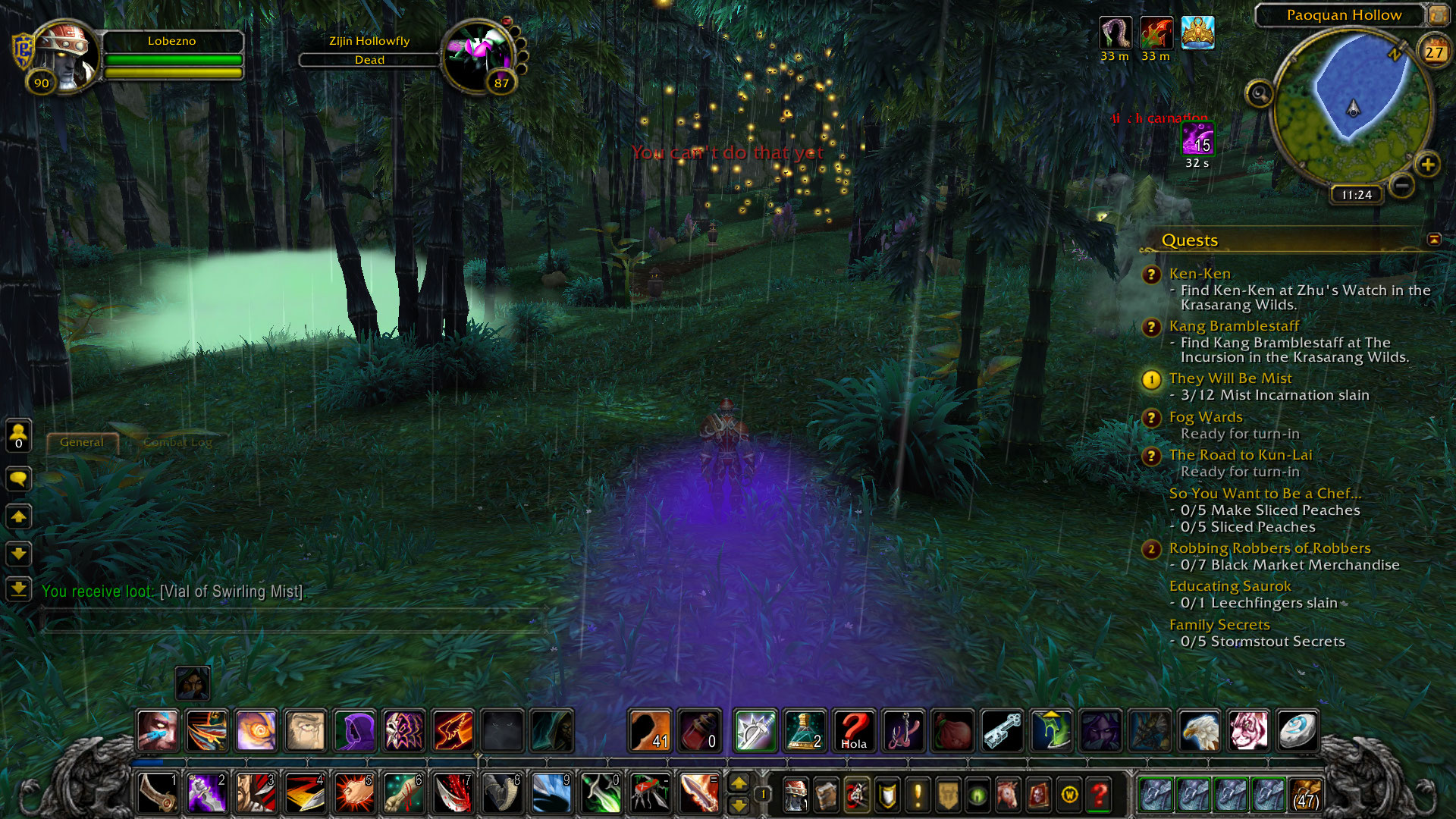
Task: Zoom out the minimap with the minus button
Action: pos(1402,185)
